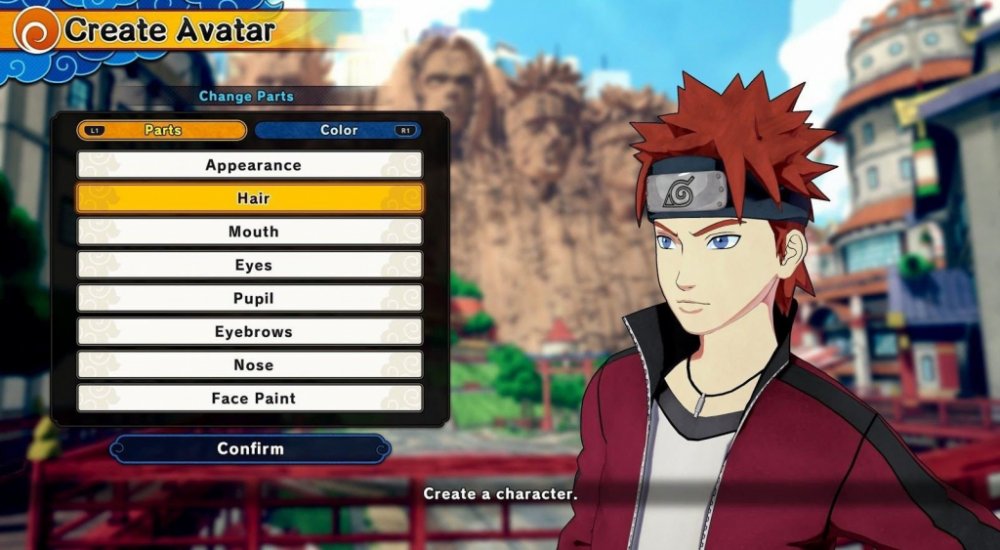1000x550 pixels.
Task: Click the Confirm button
Action: [x=250, y=449]
